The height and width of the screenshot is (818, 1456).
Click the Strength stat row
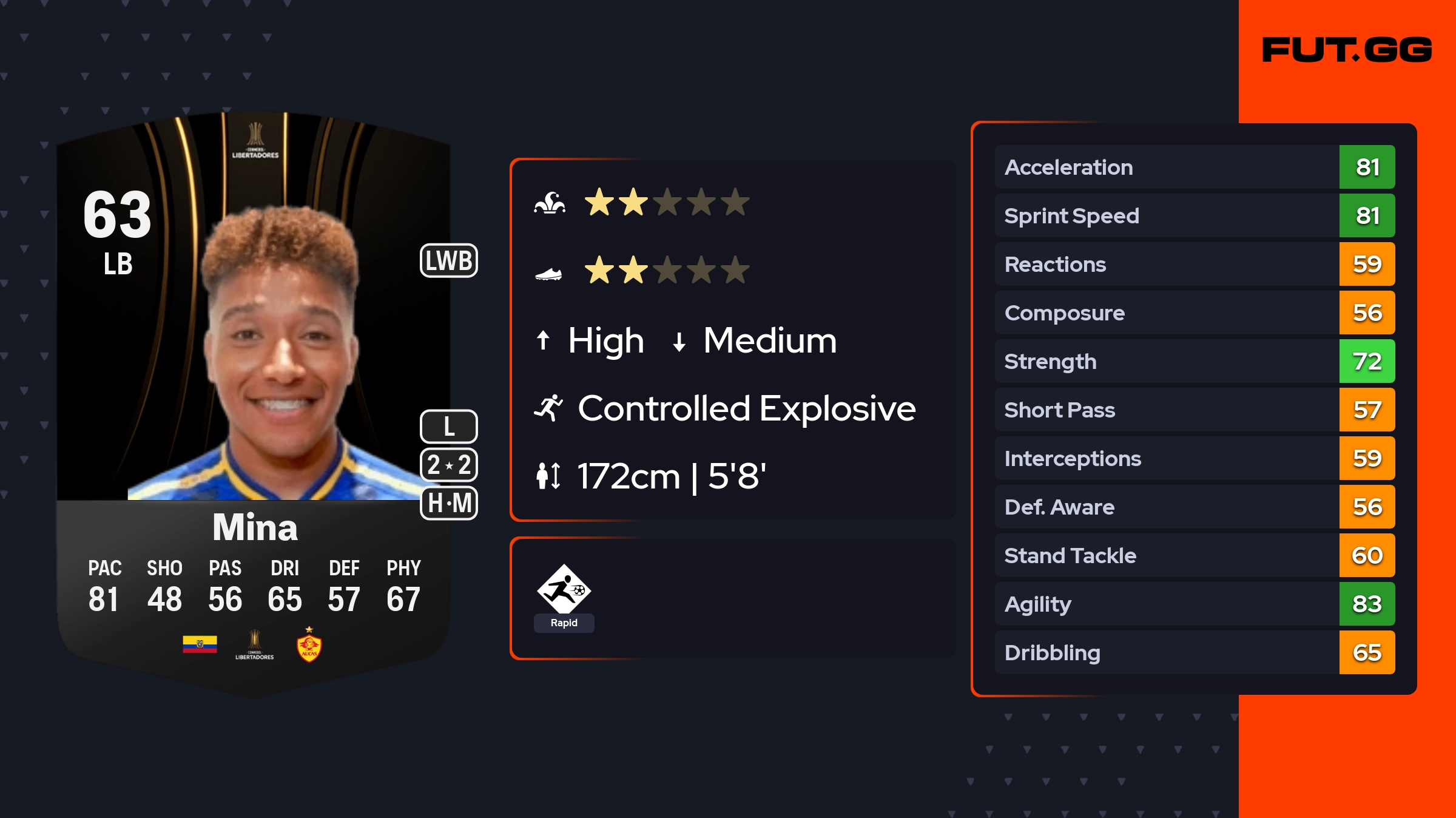click(1194, 362)
